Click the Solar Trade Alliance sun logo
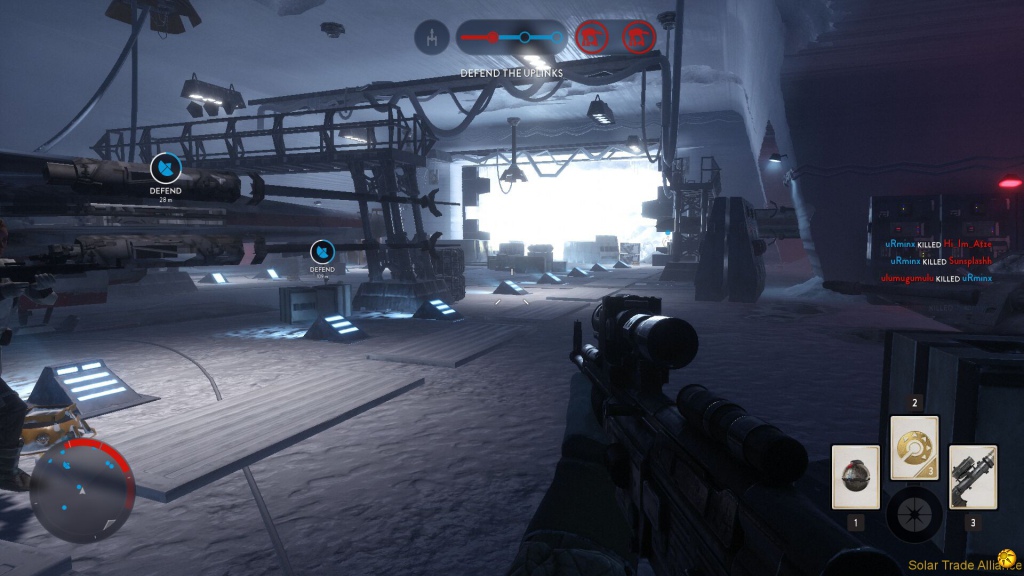This screenshot has width=1024, height=576. tap(1007, 564)
